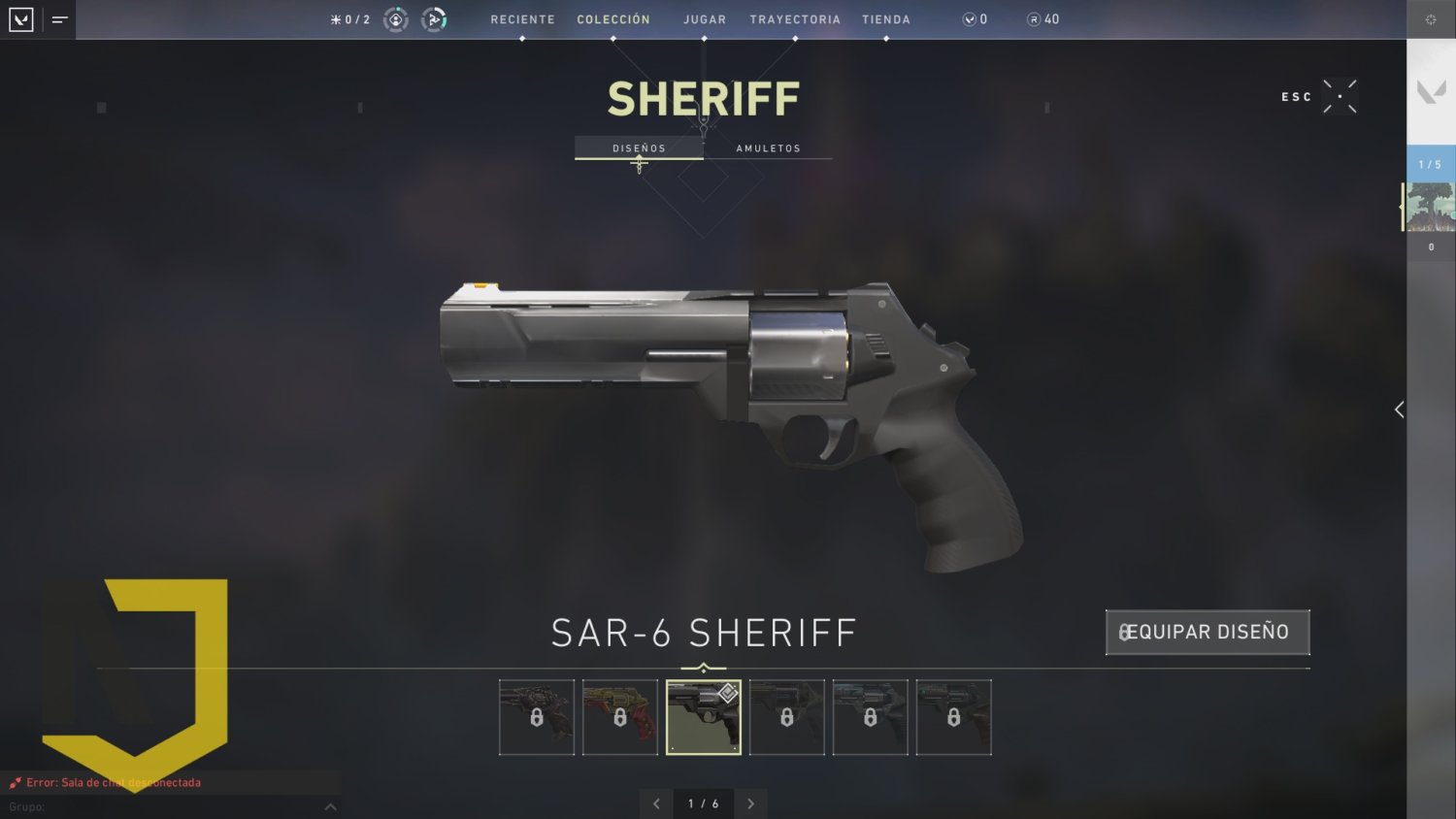Open the TRAYECTORIA section
Image resolution: width=1456 pixels, height=819 pixels.
796,18
